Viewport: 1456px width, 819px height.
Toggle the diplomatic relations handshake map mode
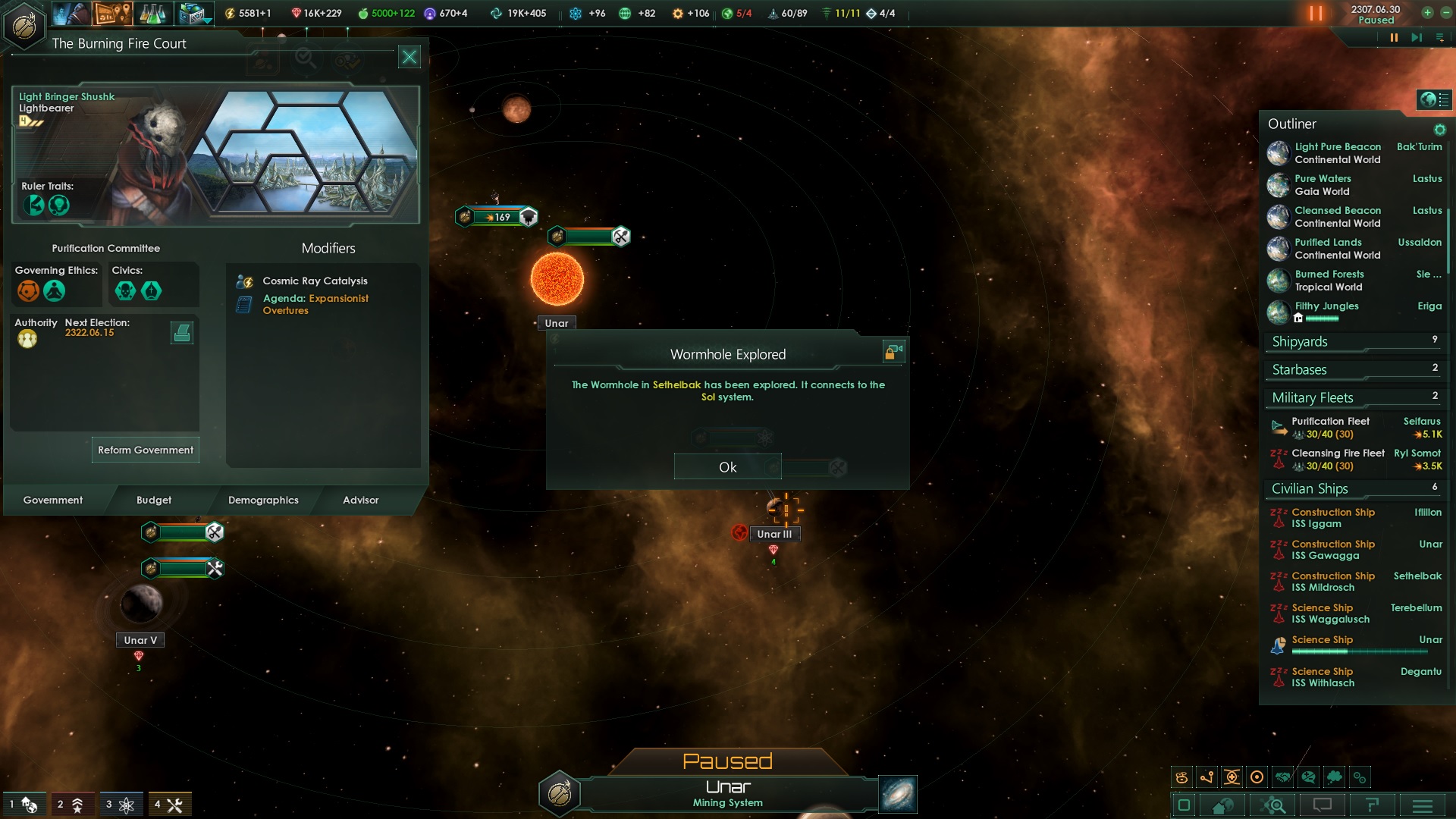pyautogui.click(x=1282, y=777)
